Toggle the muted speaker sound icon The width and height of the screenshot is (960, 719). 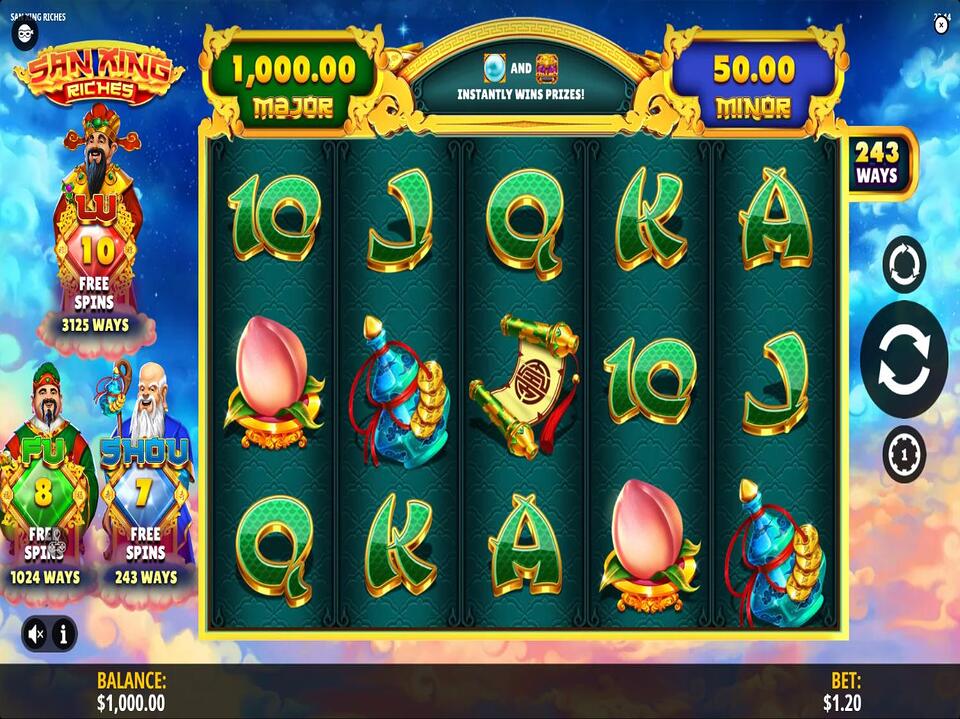[36, 633]
